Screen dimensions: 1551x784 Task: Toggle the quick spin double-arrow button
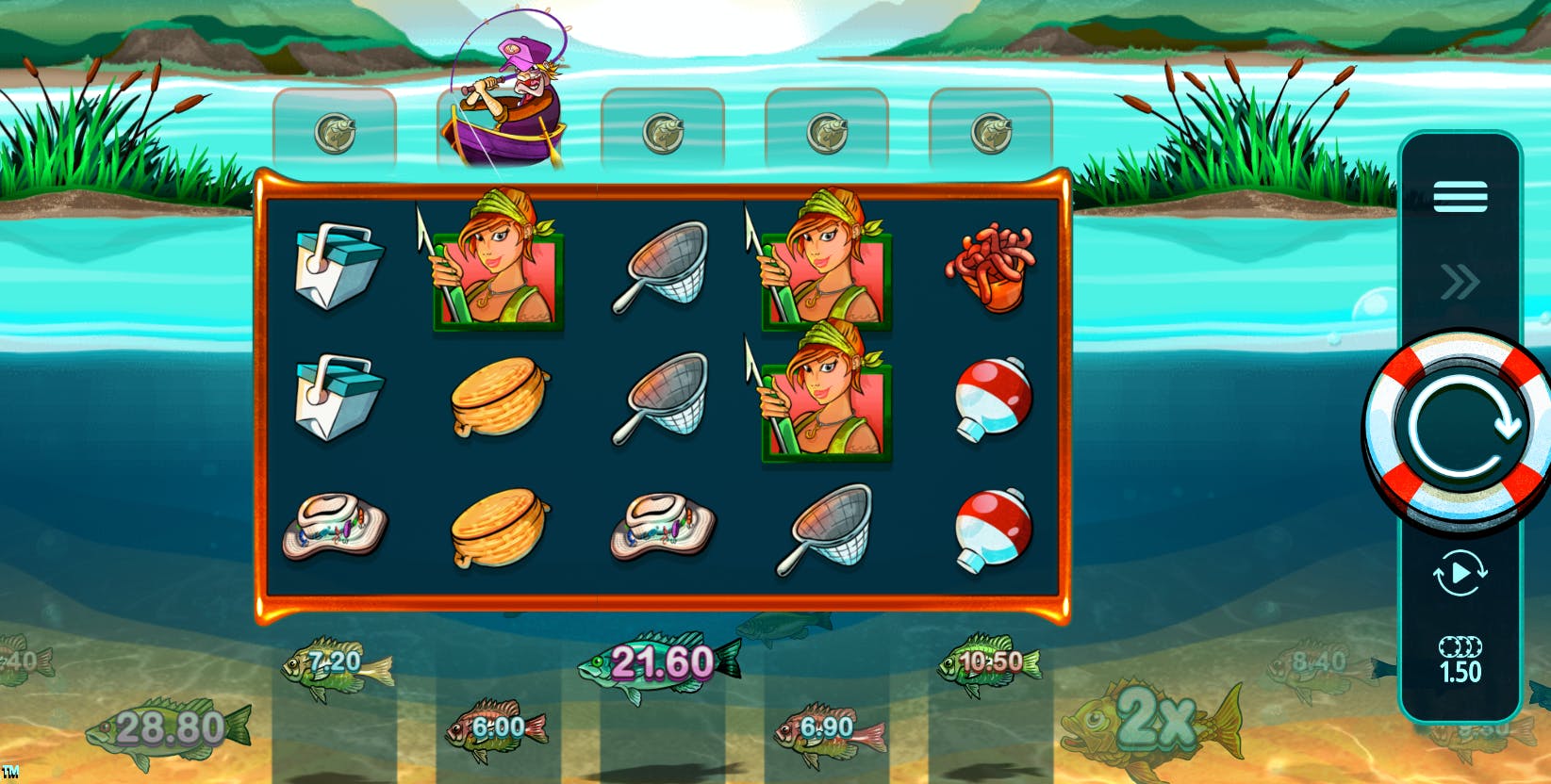coord(1460,282)
